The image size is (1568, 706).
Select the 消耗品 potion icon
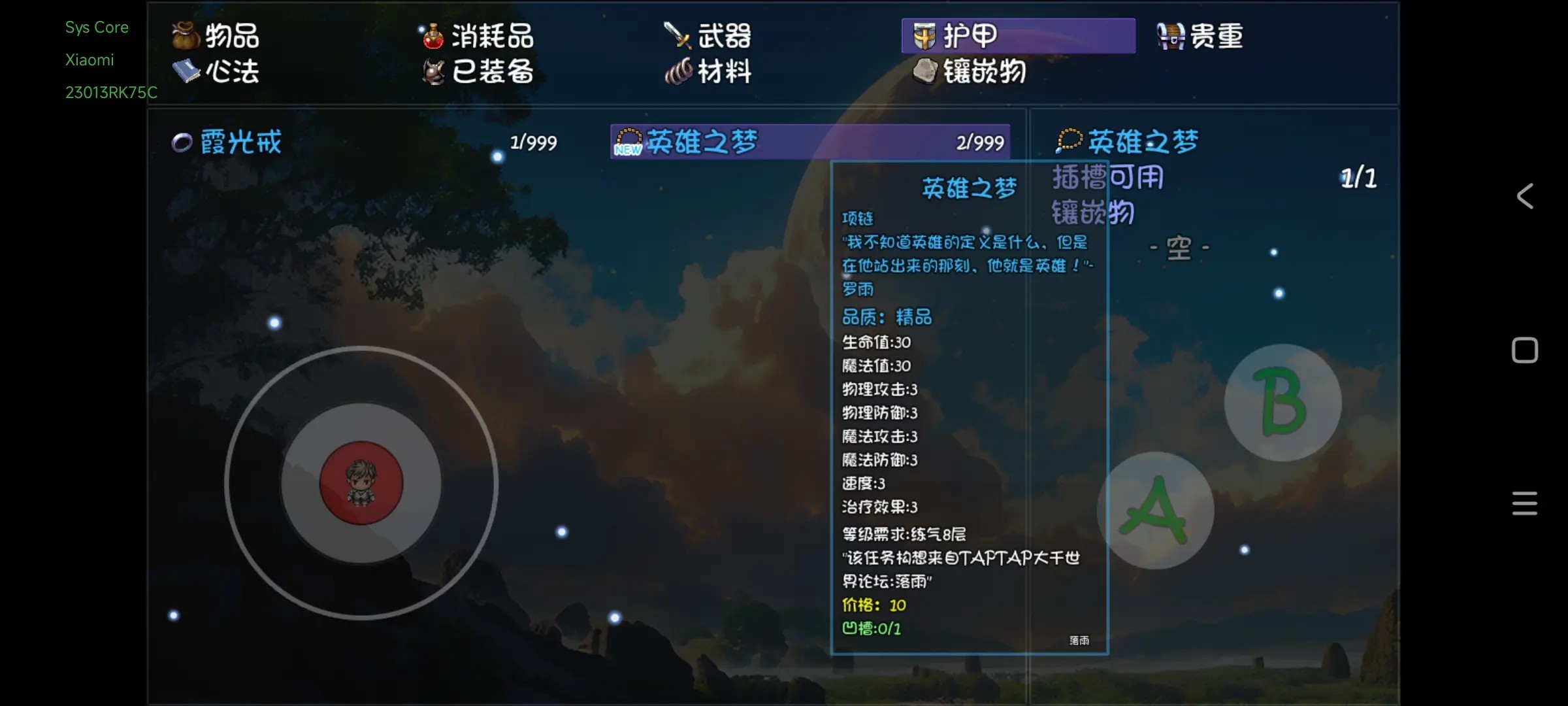pos(433,37)
